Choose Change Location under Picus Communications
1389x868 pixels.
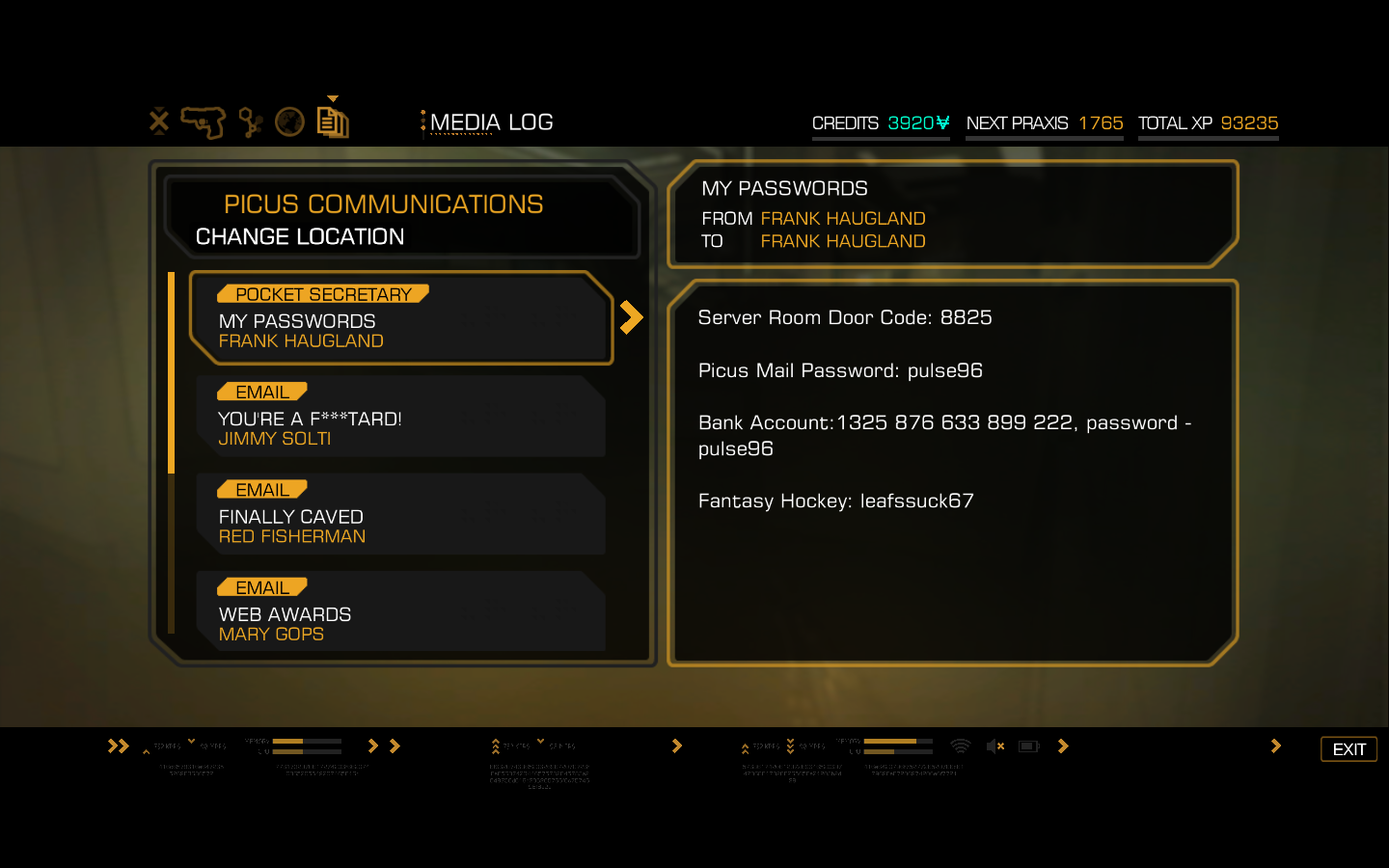pyautogui.click(x=300, y=237)
